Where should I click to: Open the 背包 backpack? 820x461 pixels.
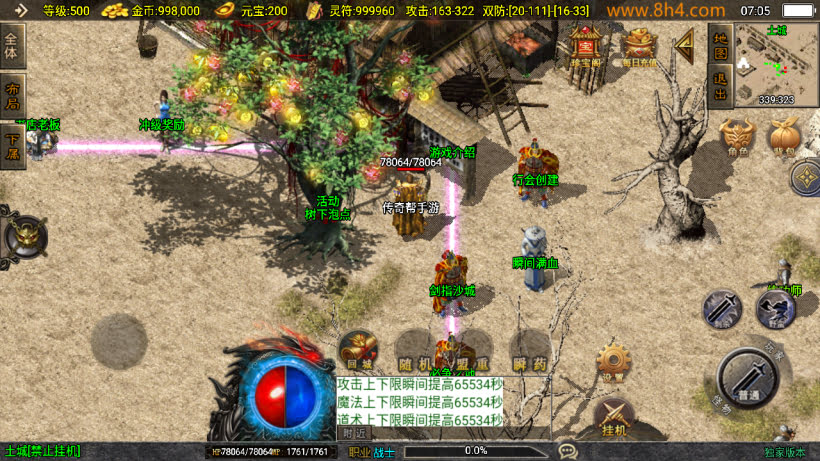click(x=785, y=138)
